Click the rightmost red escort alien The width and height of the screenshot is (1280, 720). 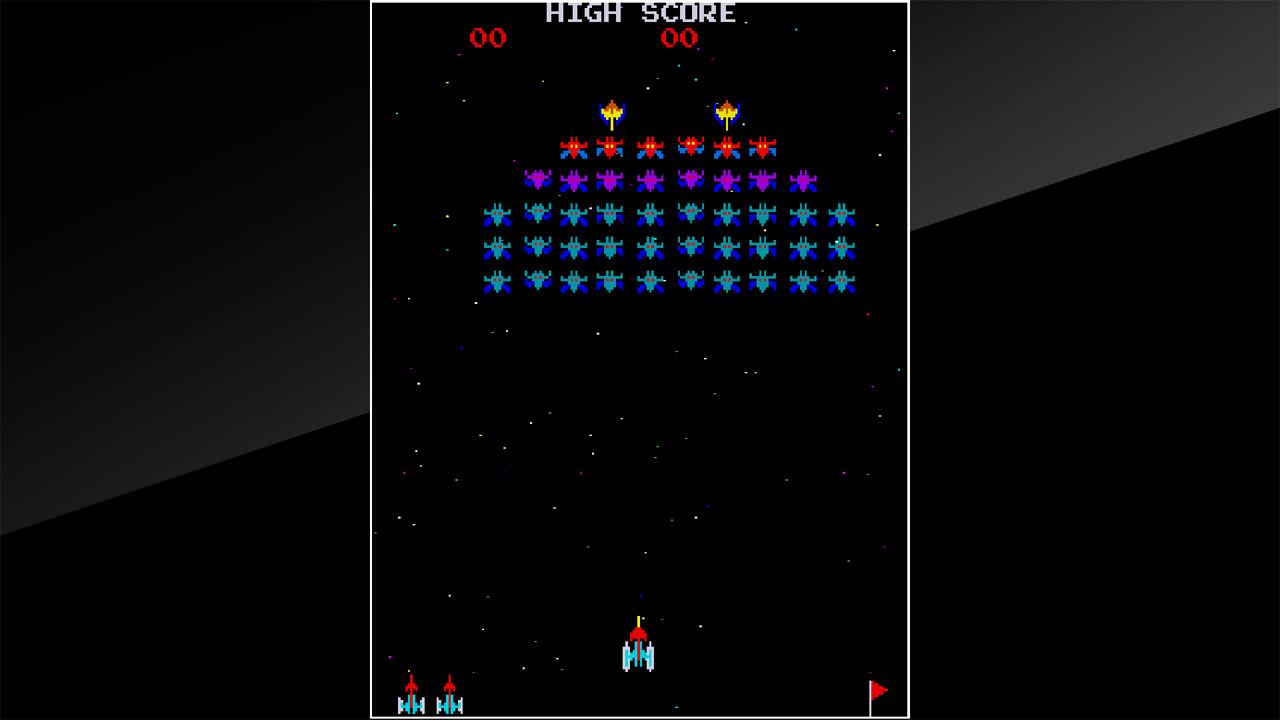pyautogui.click(x=762, y=146)
